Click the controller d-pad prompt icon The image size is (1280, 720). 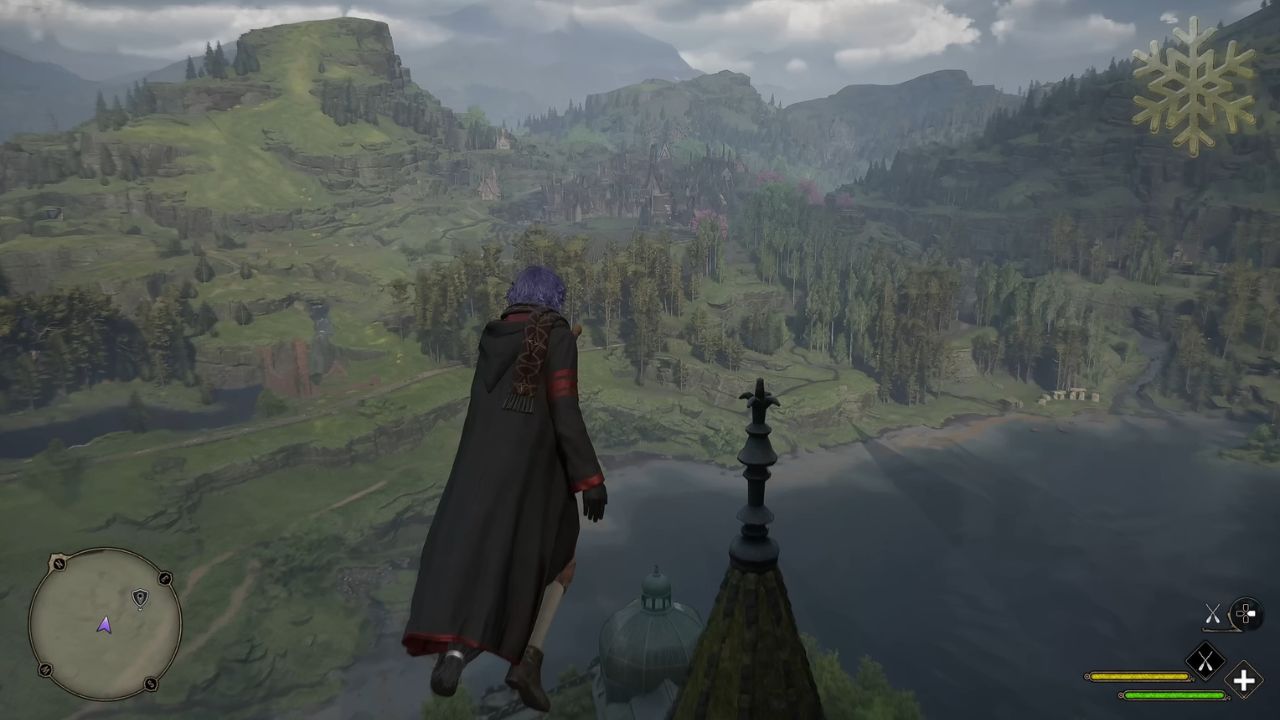(x=1245, y=613)
